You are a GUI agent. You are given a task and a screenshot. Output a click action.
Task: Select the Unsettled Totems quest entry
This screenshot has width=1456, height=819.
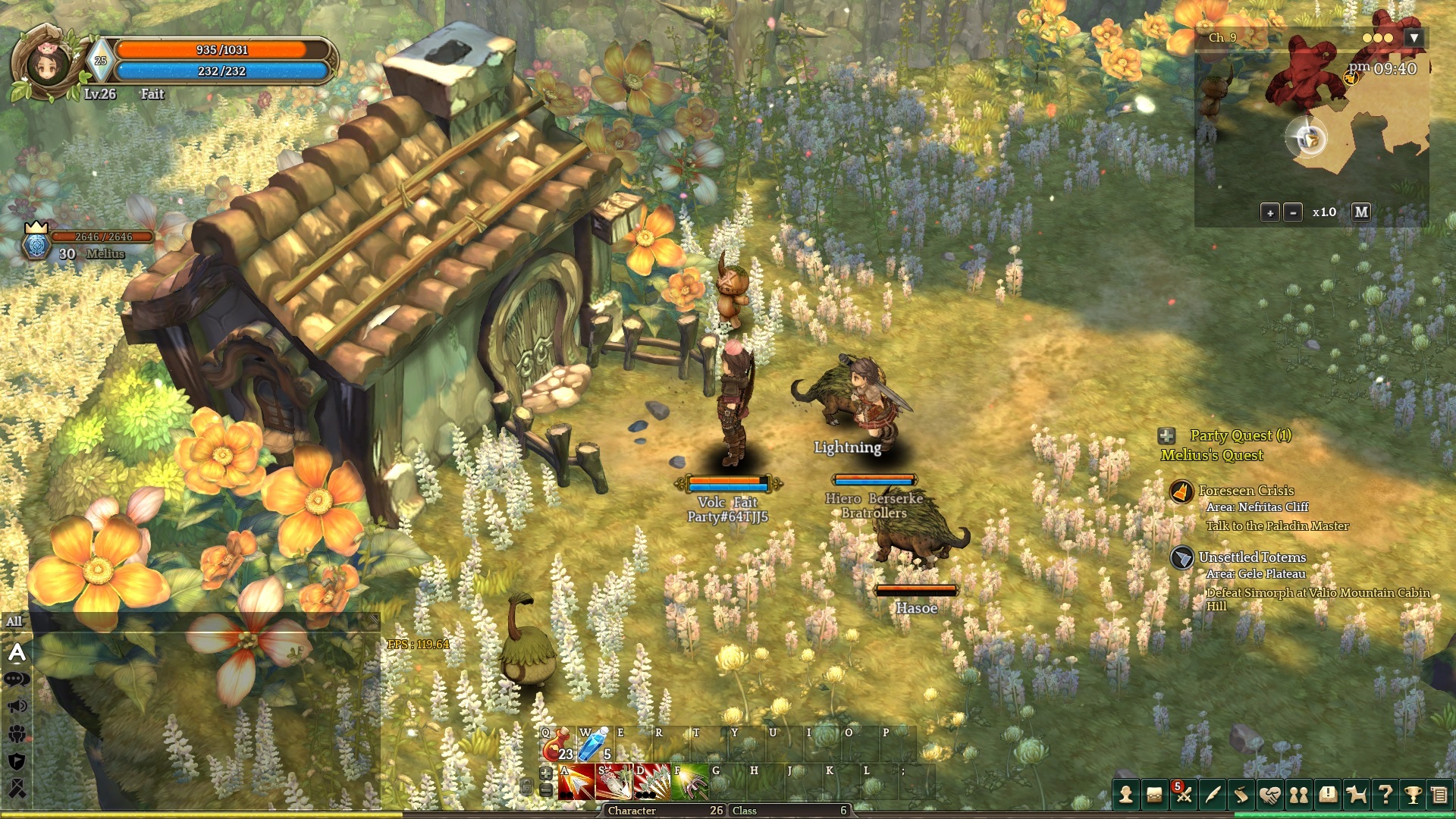click(1252, 557)
